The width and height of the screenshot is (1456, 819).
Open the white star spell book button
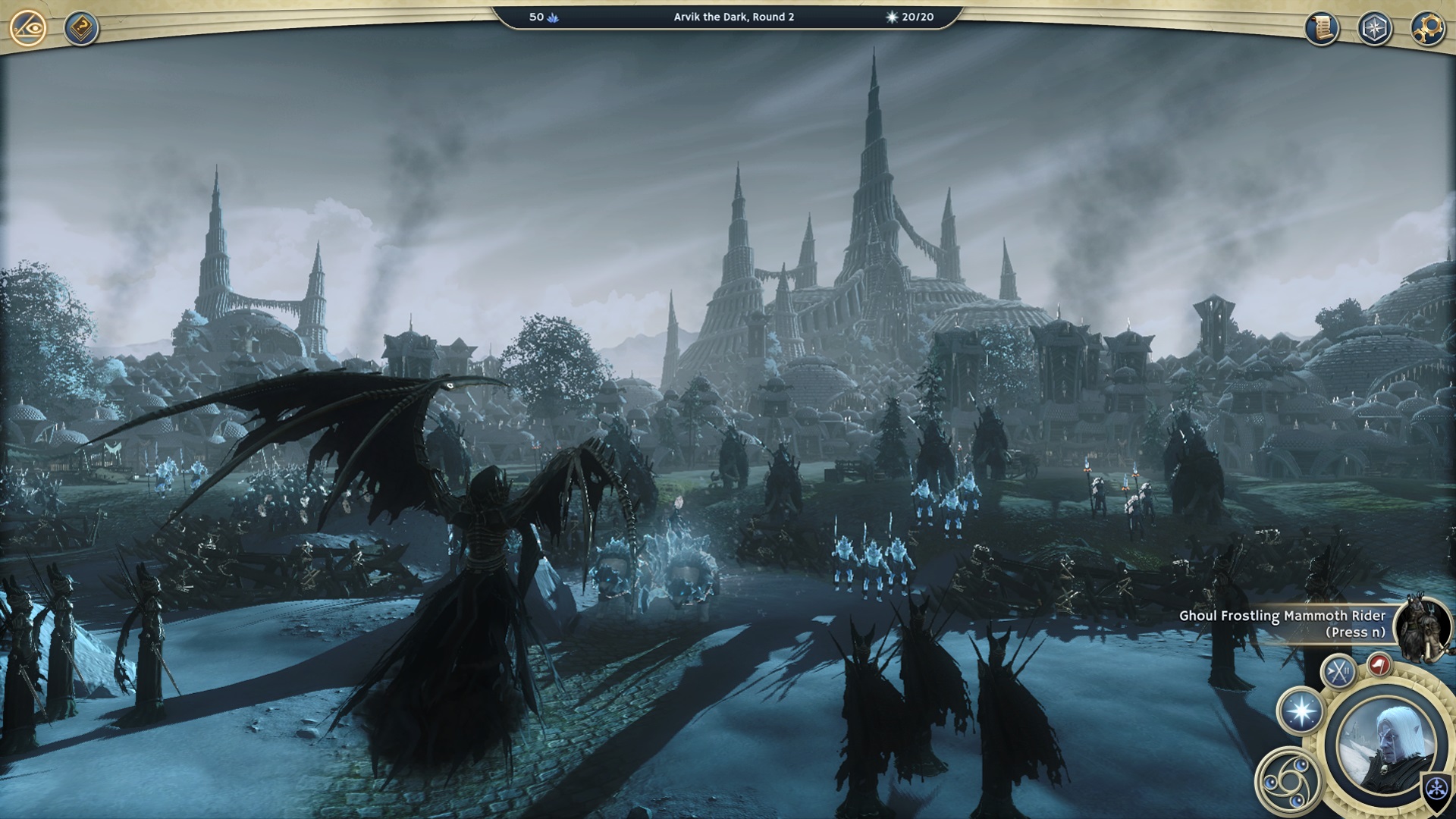click(x=1301, y=712)
